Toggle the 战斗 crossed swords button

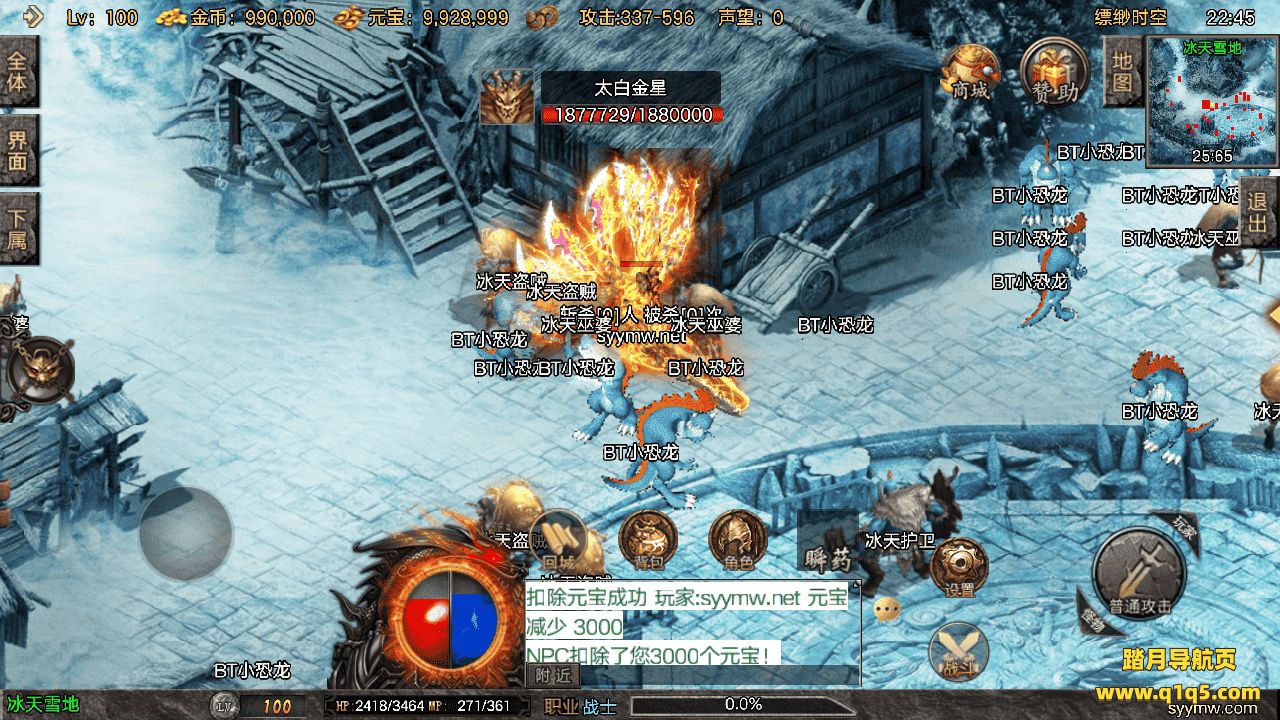click(958, 650)
